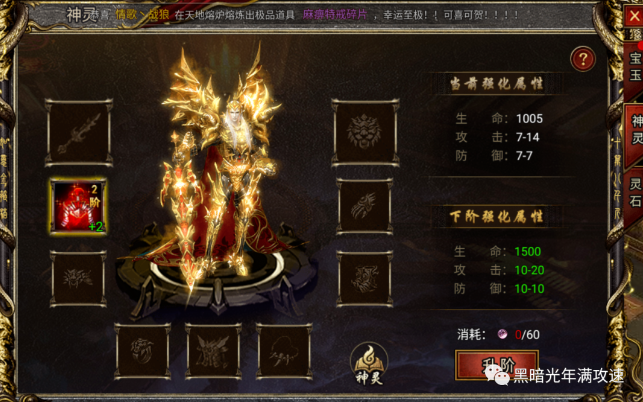Select the 神灵 side tab

point(634,129)
